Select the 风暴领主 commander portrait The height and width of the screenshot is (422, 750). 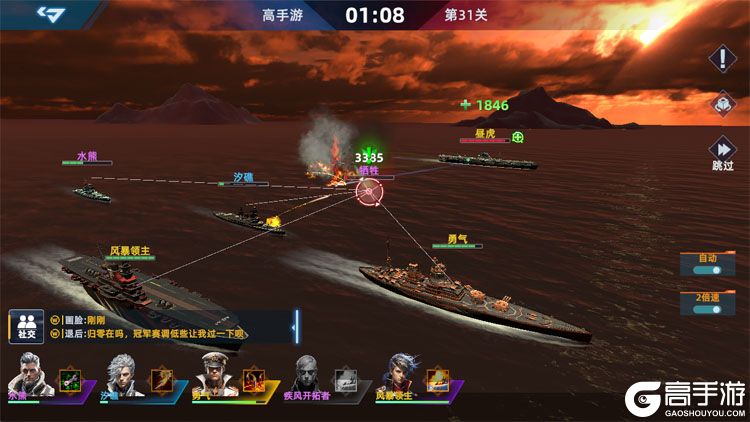click(398, 377)
